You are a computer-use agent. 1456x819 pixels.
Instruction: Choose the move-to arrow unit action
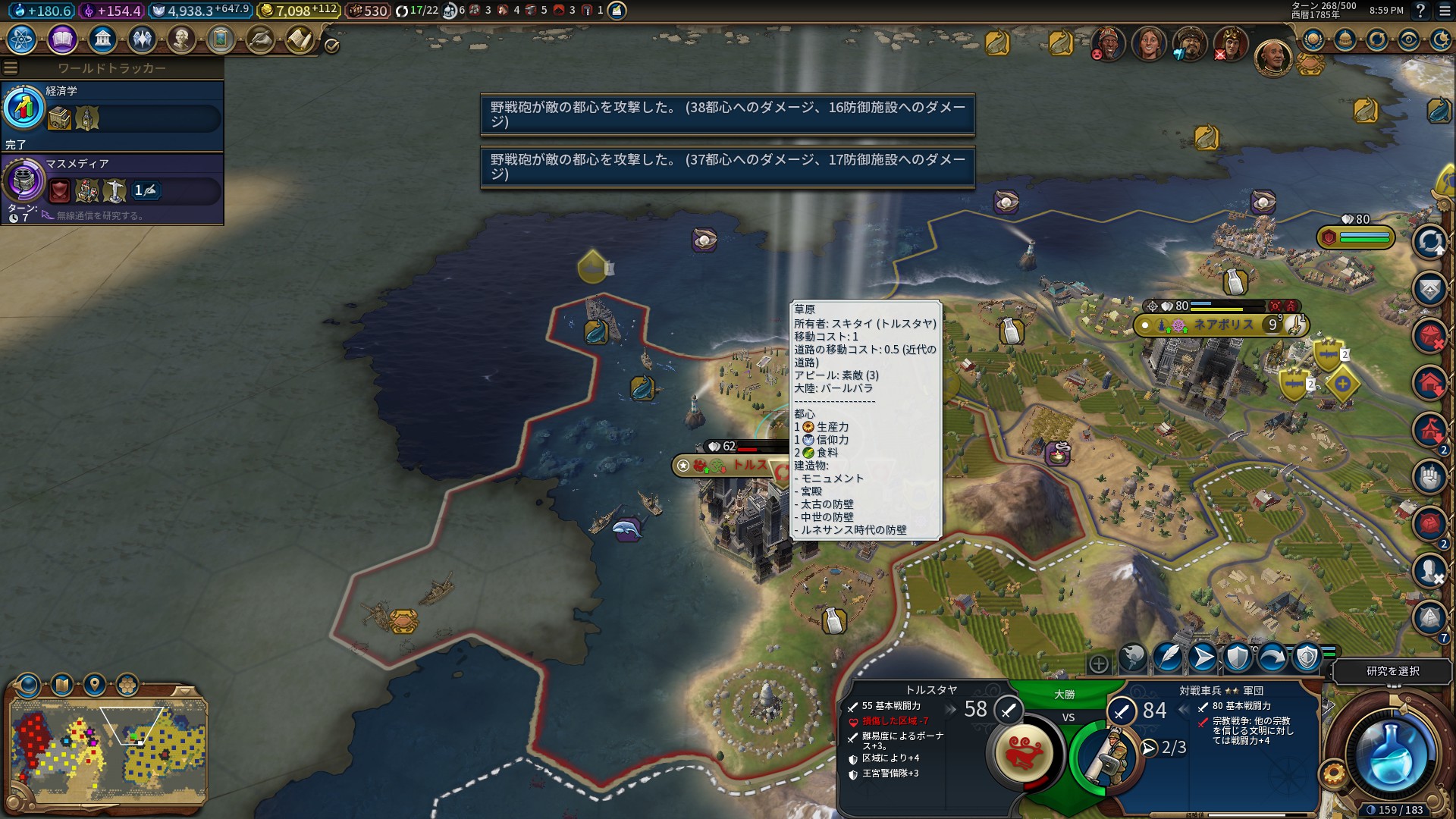pyautogui.click(x=1203, y=657)
